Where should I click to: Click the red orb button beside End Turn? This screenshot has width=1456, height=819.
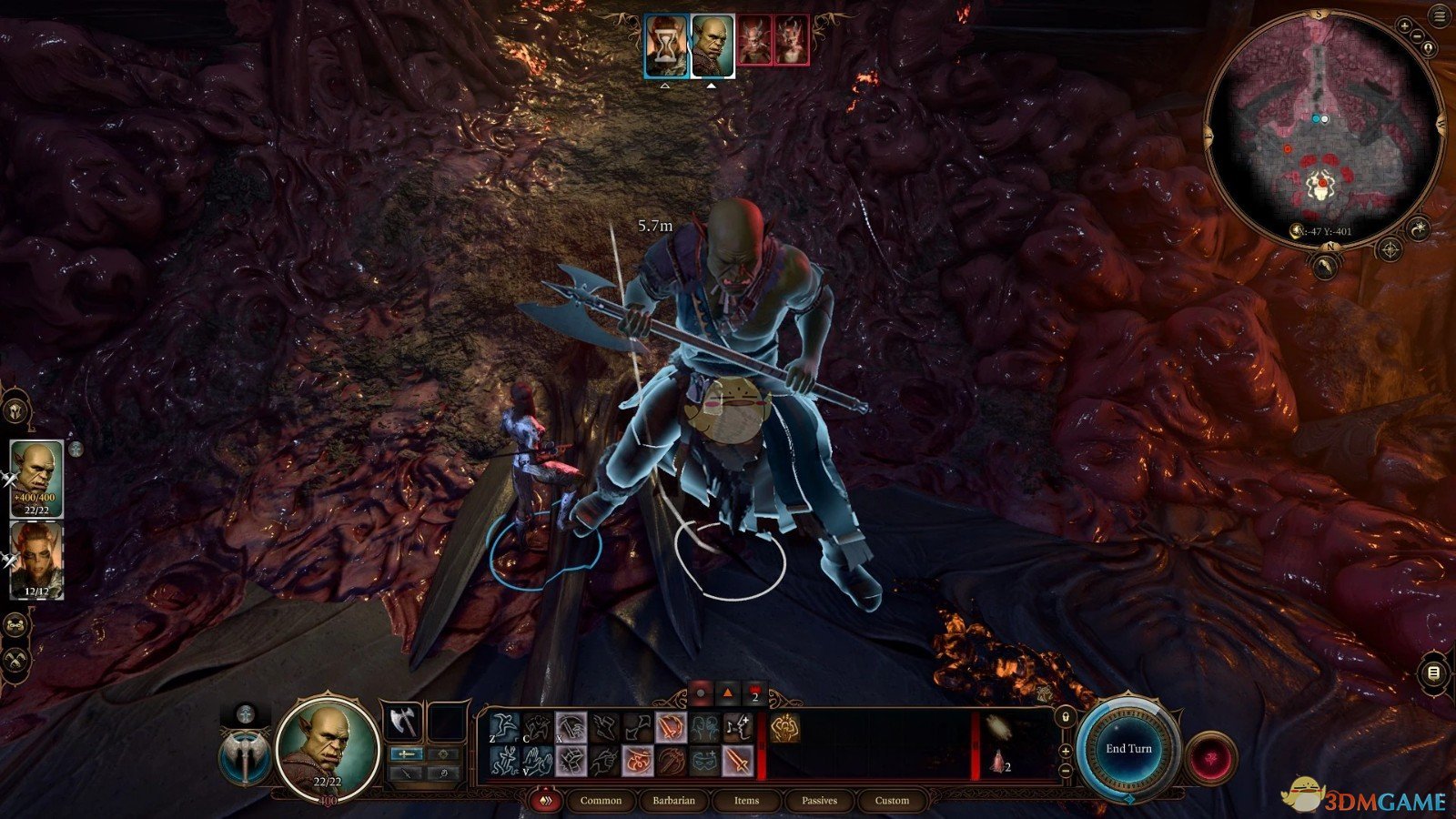click(x=1212, y=758)
